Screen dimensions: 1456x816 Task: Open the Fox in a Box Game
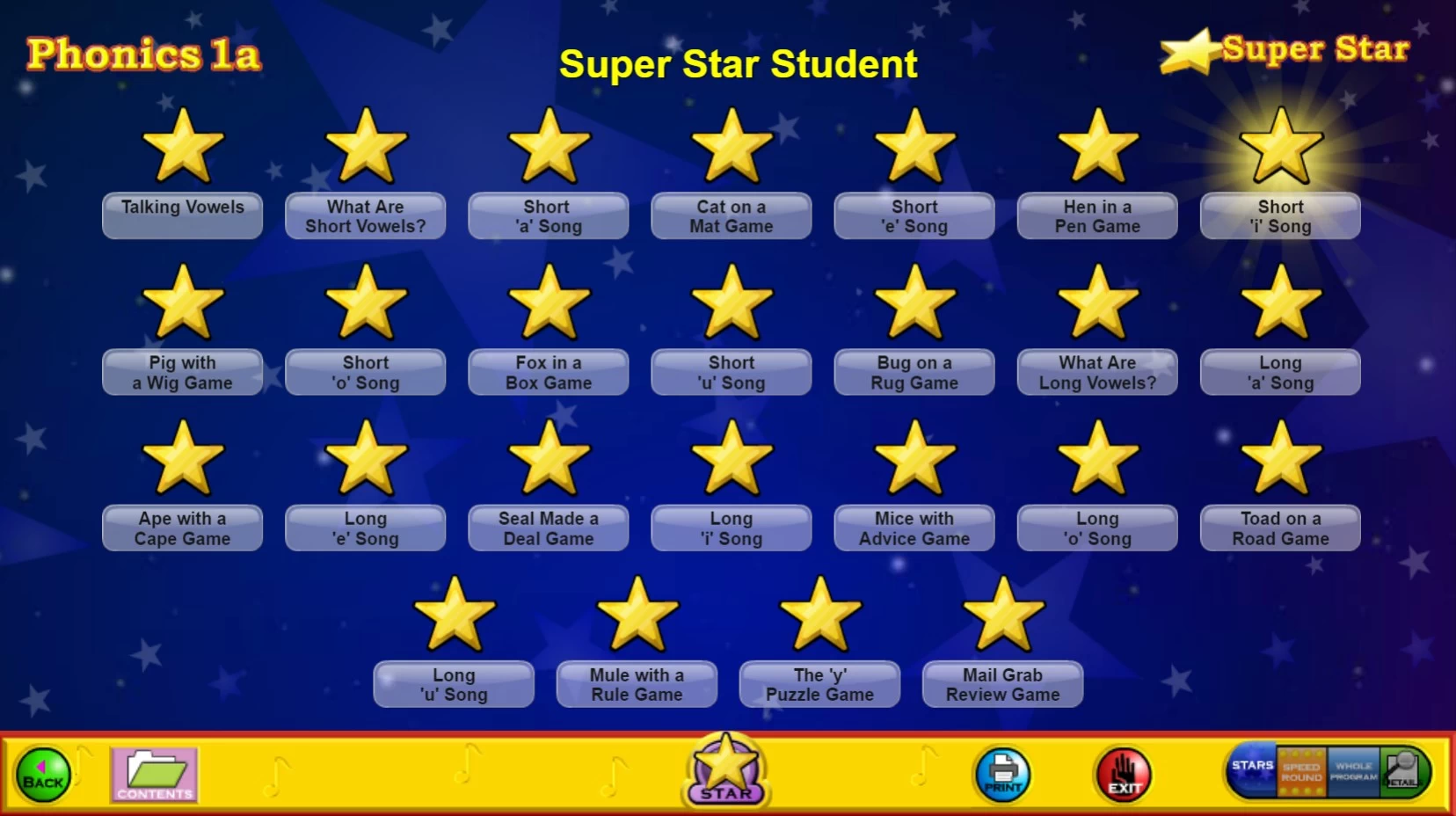coord(549,373)
